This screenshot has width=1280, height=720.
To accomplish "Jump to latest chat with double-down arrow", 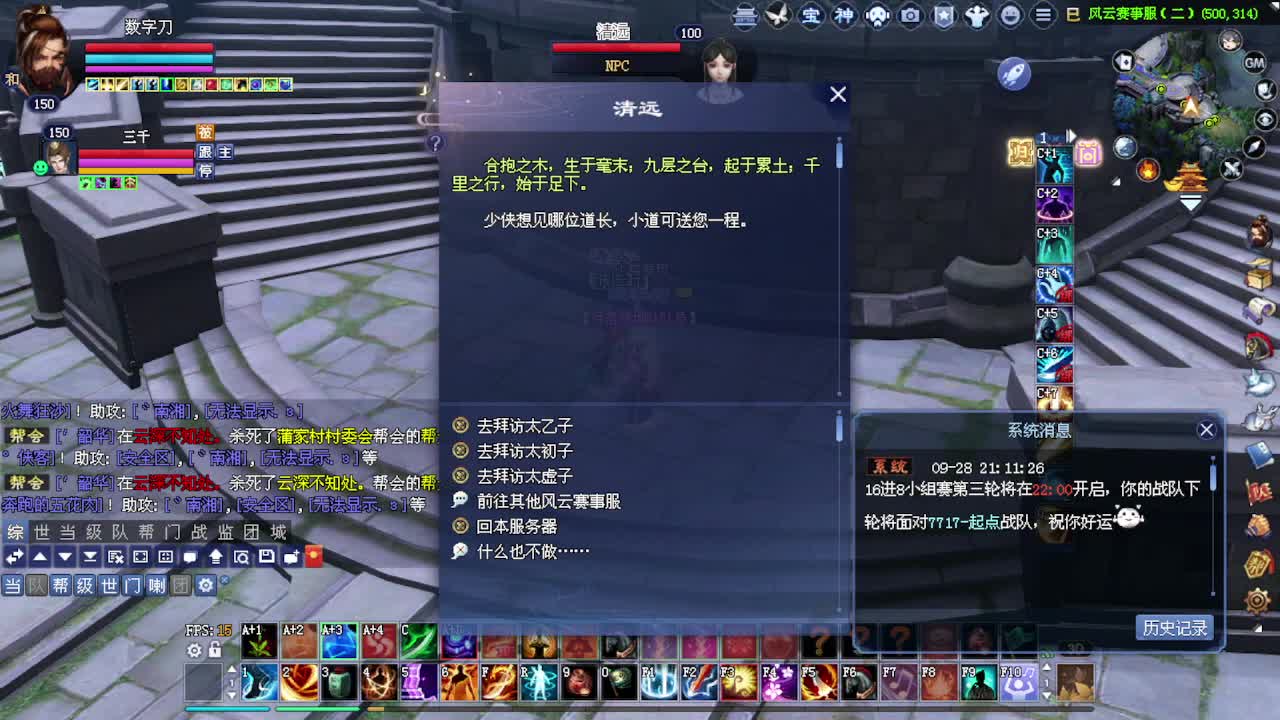I will click(x=89, y=557).
